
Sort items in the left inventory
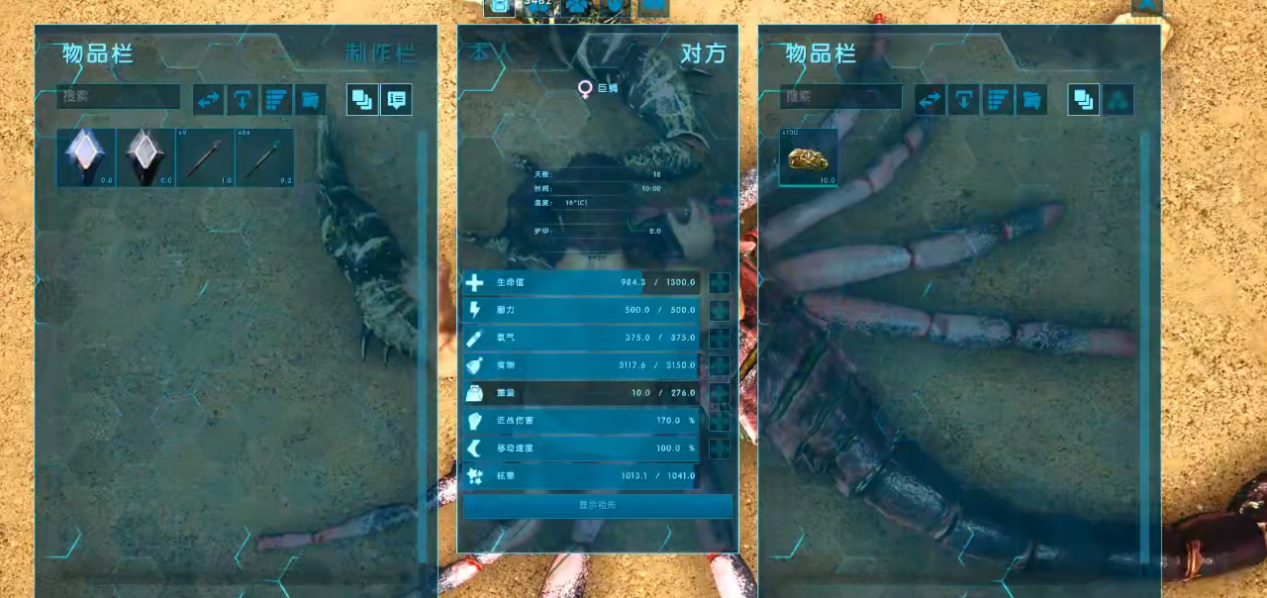tap(277, 99)
